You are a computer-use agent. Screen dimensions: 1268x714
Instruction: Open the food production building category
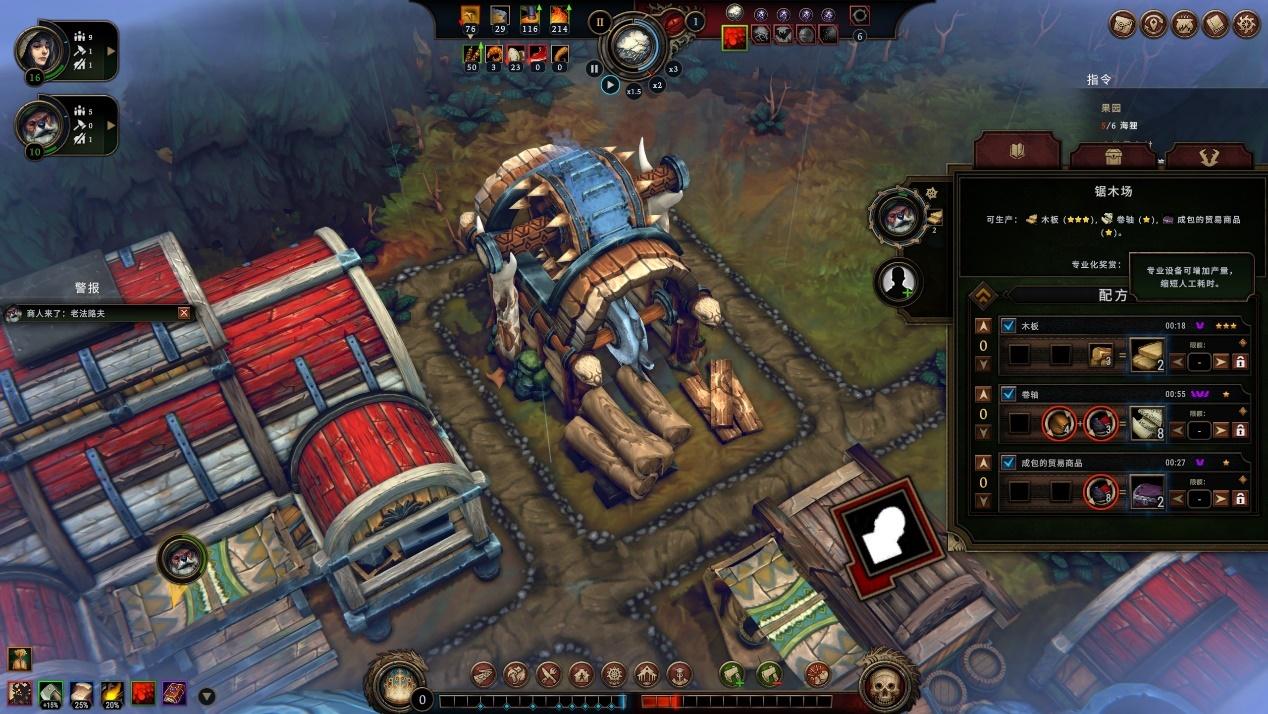pyautogui.click(x=548, y=674)
